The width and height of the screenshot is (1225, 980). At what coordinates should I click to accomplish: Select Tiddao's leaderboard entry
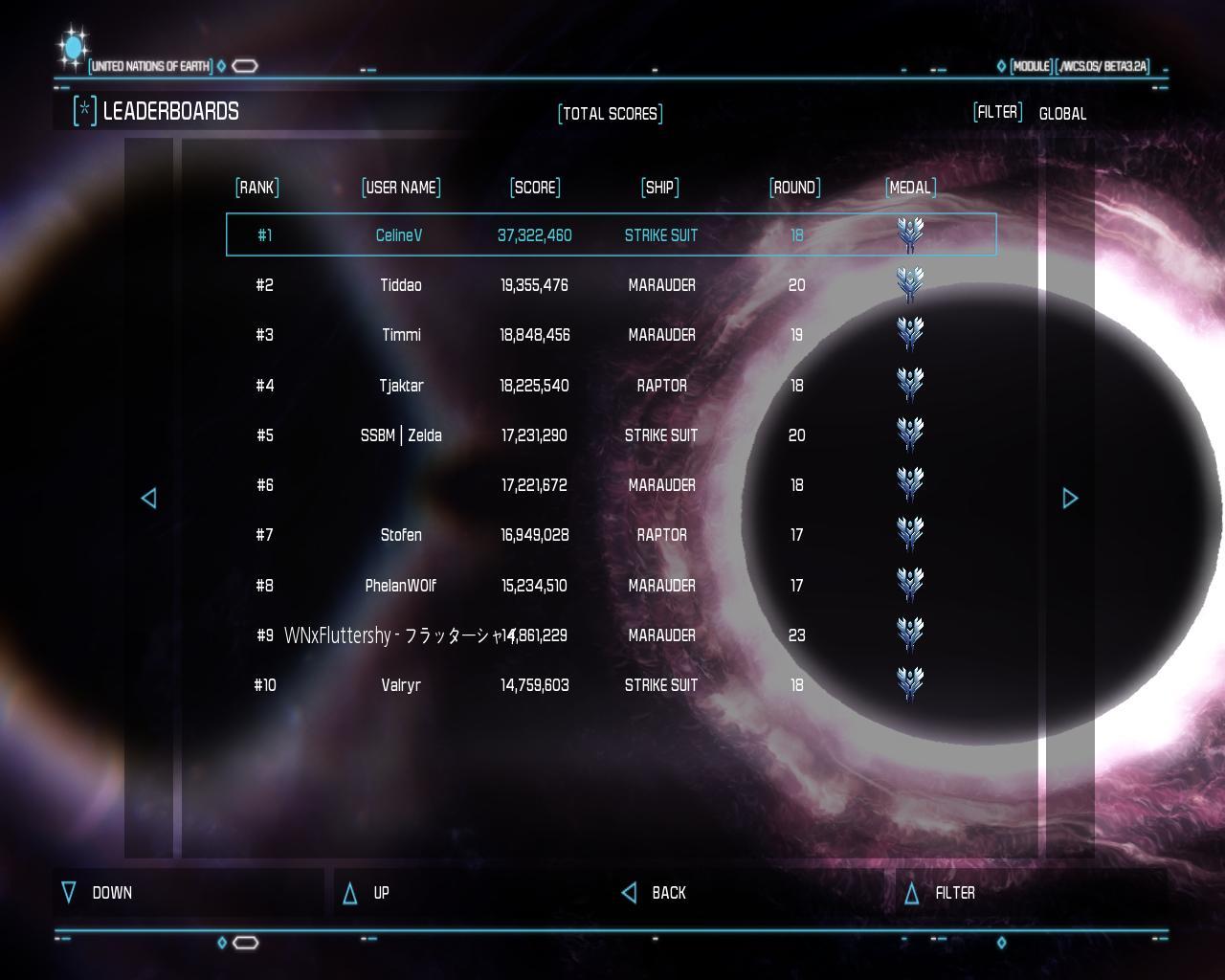coord(611,285)
